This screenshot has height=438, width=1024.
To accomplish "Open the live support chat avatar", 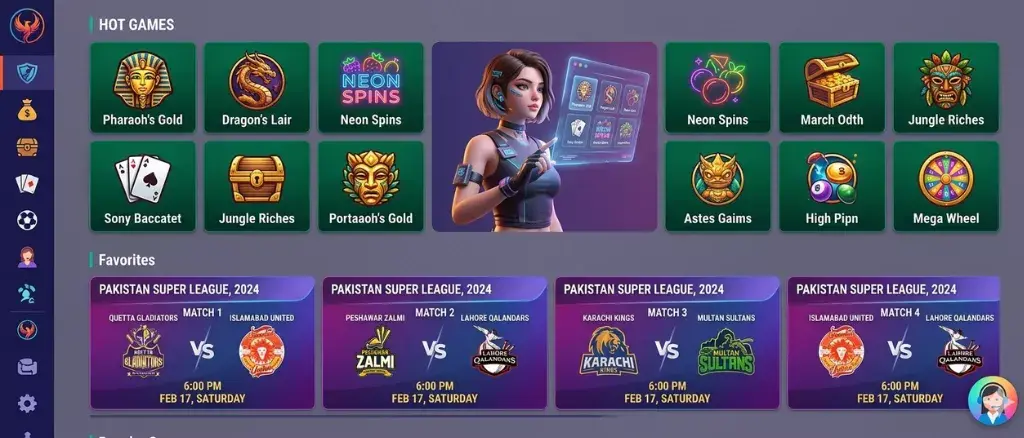I will [992, 401].
